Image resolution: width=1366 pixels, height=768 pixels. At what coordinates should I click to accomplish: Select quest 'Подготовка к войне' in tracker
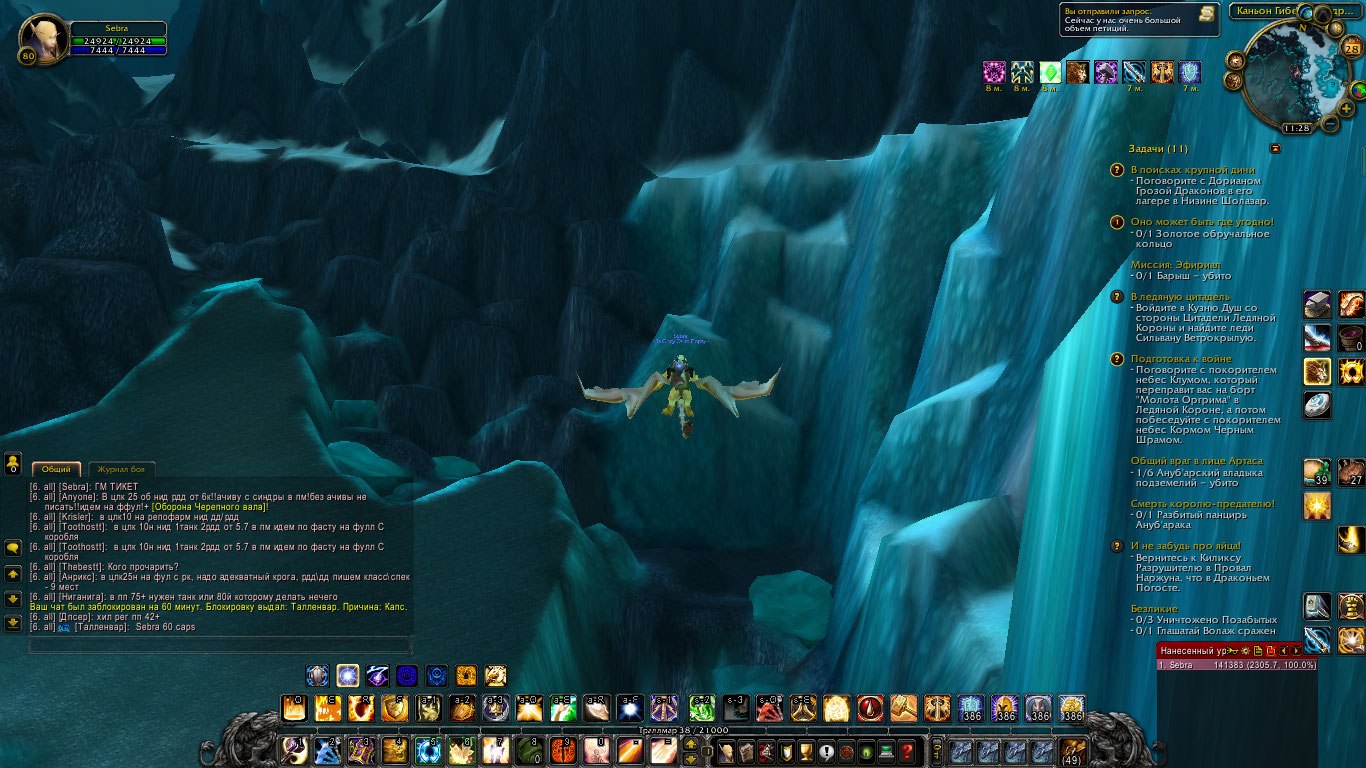pos(1180,358)
